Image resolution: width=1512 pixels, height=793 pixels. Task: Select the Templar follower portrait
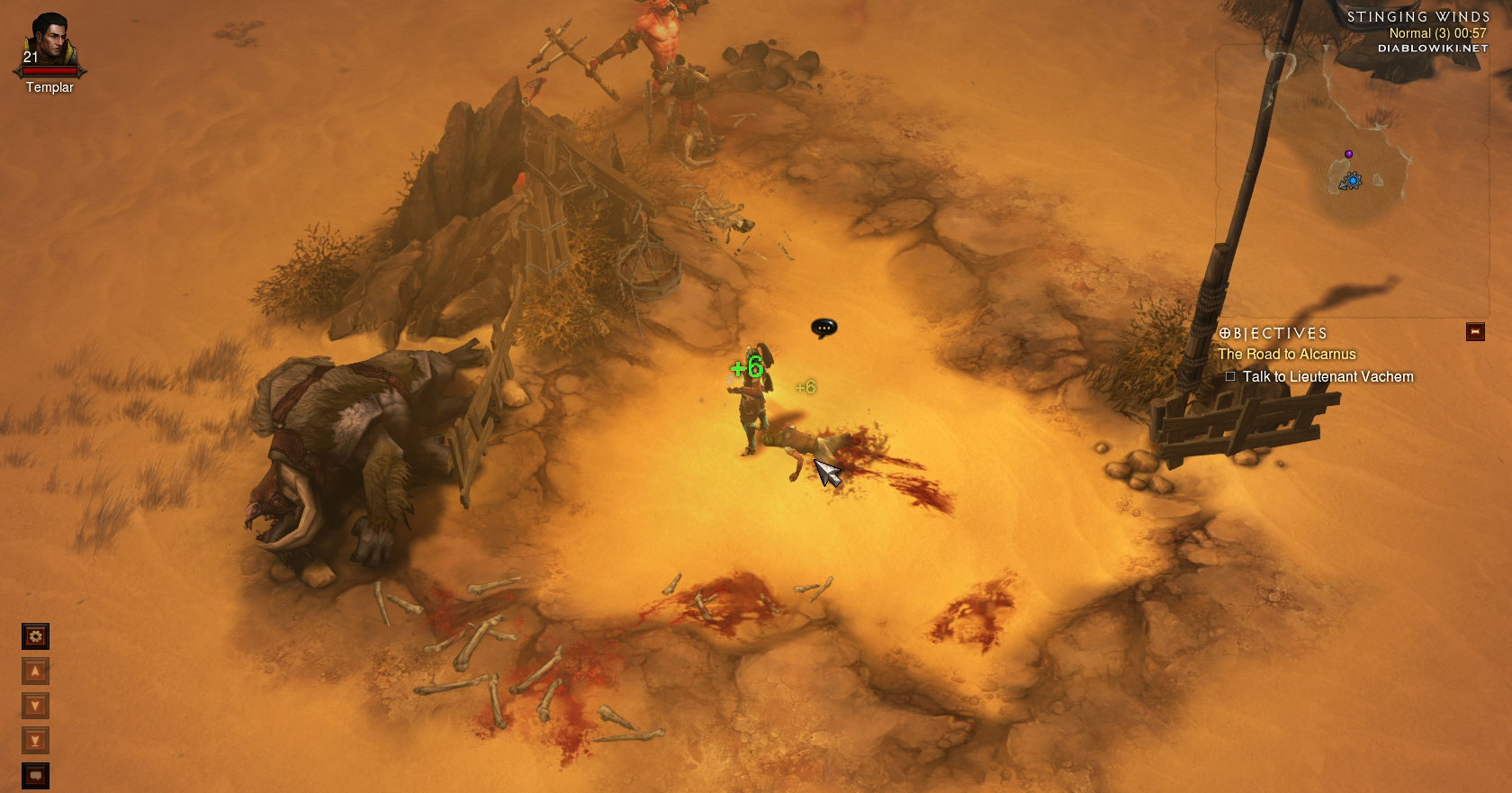pos(49,41)
